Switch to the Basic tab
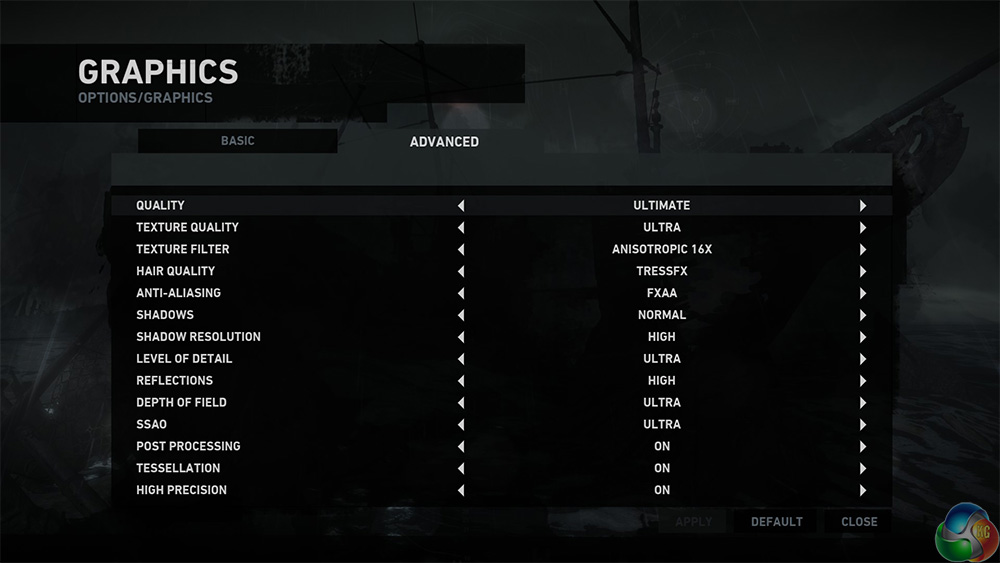 [237, 141]
